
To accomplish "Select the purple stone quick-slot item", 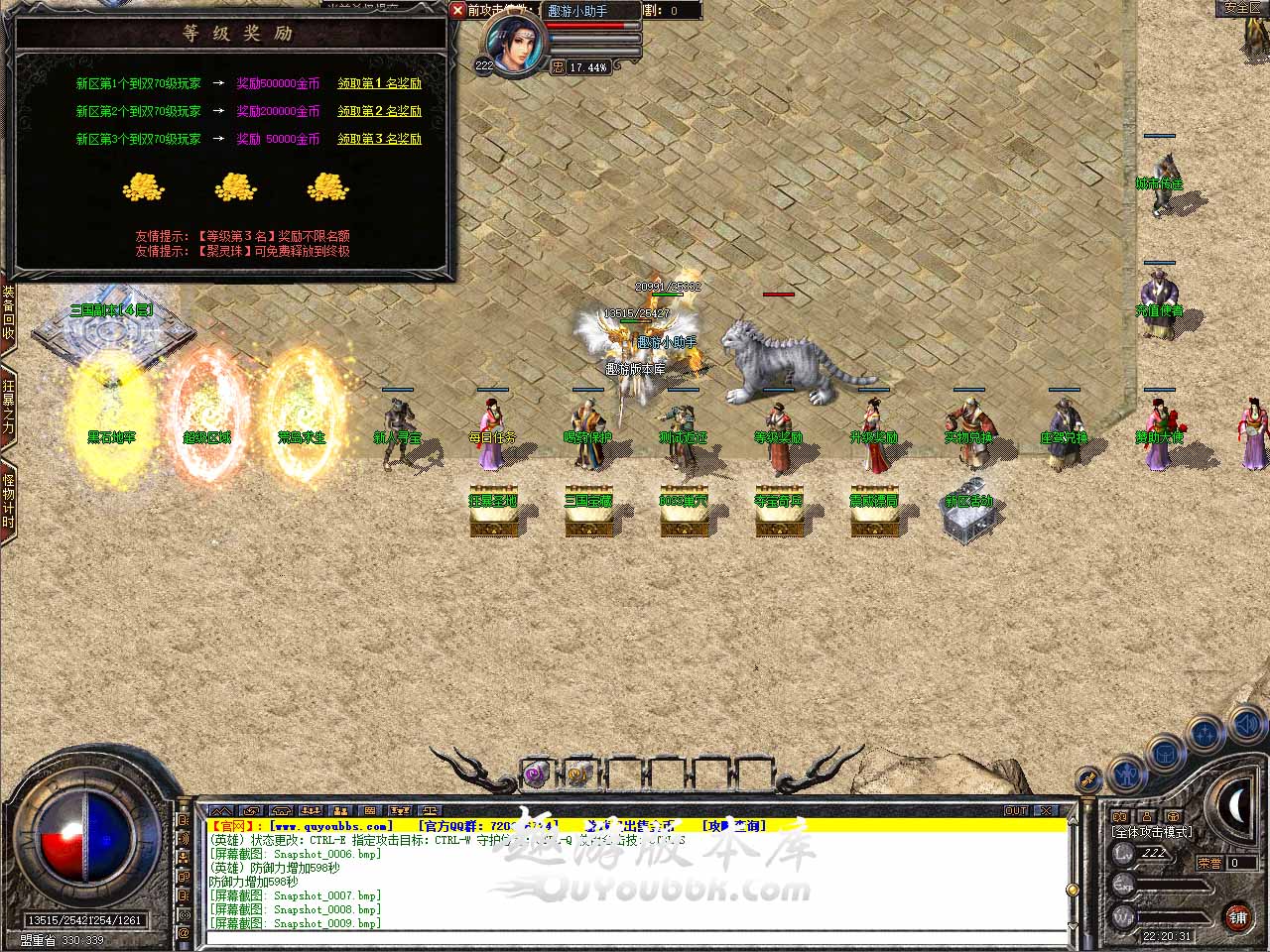I will pos(536,773).
